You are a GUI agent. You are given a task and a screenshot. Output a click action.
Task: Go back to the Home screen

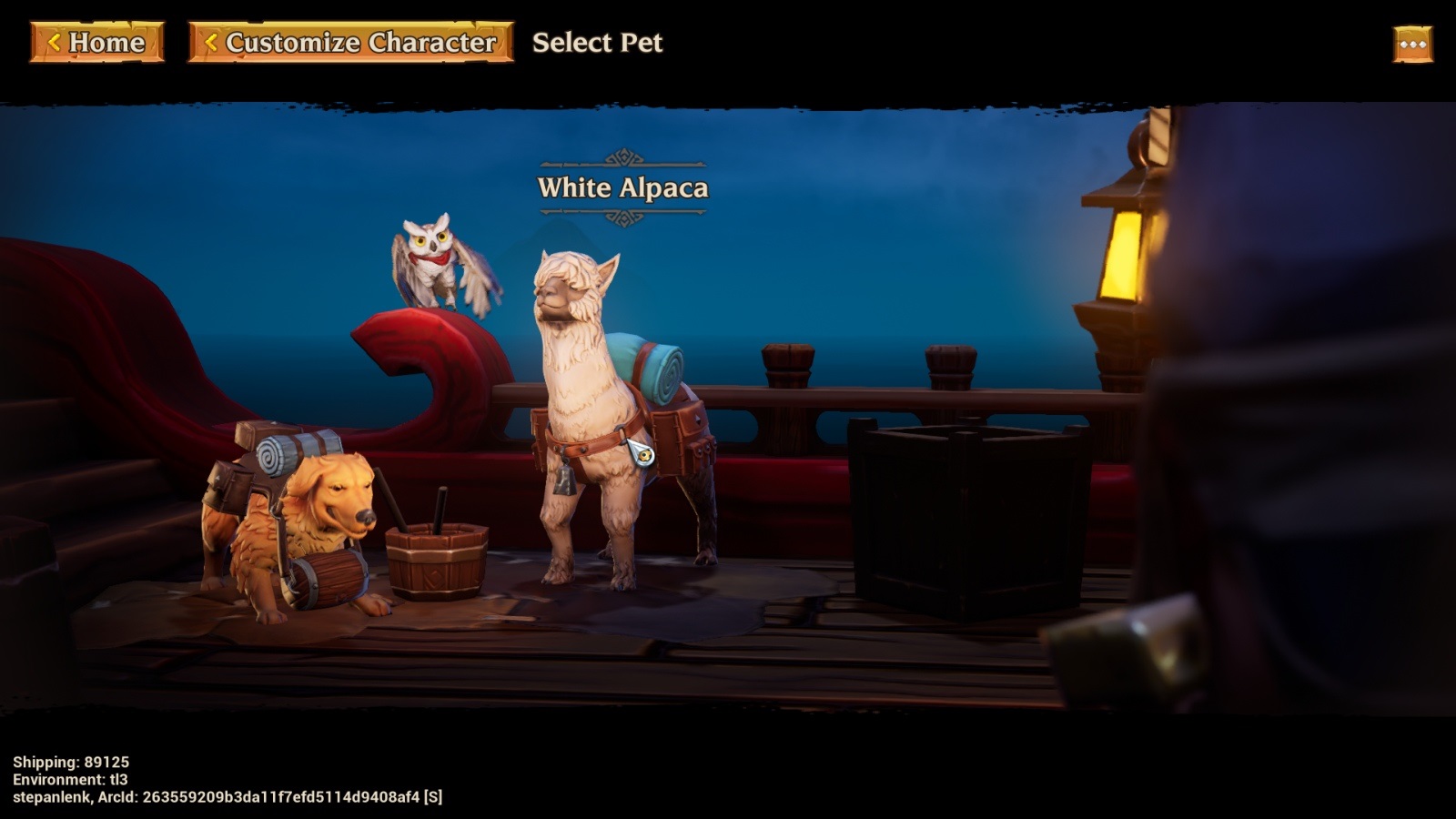tap(96, 42)
